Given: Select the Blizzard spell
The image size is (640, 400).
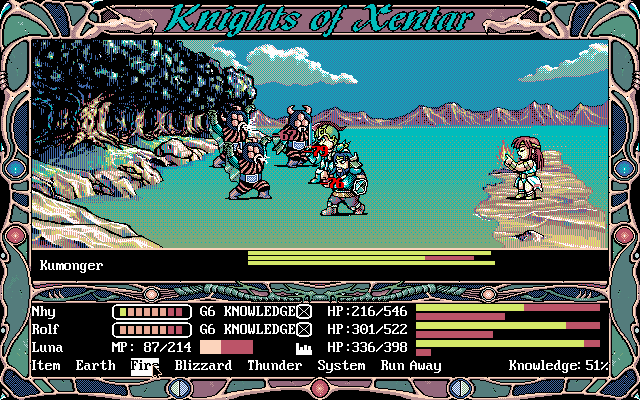Looking at the screenshot, I should 203,366.
